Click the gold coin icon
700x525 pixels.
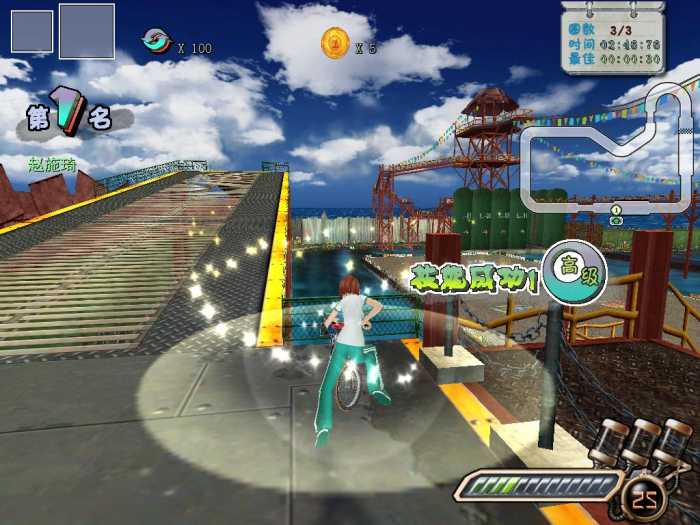(334, 43)
